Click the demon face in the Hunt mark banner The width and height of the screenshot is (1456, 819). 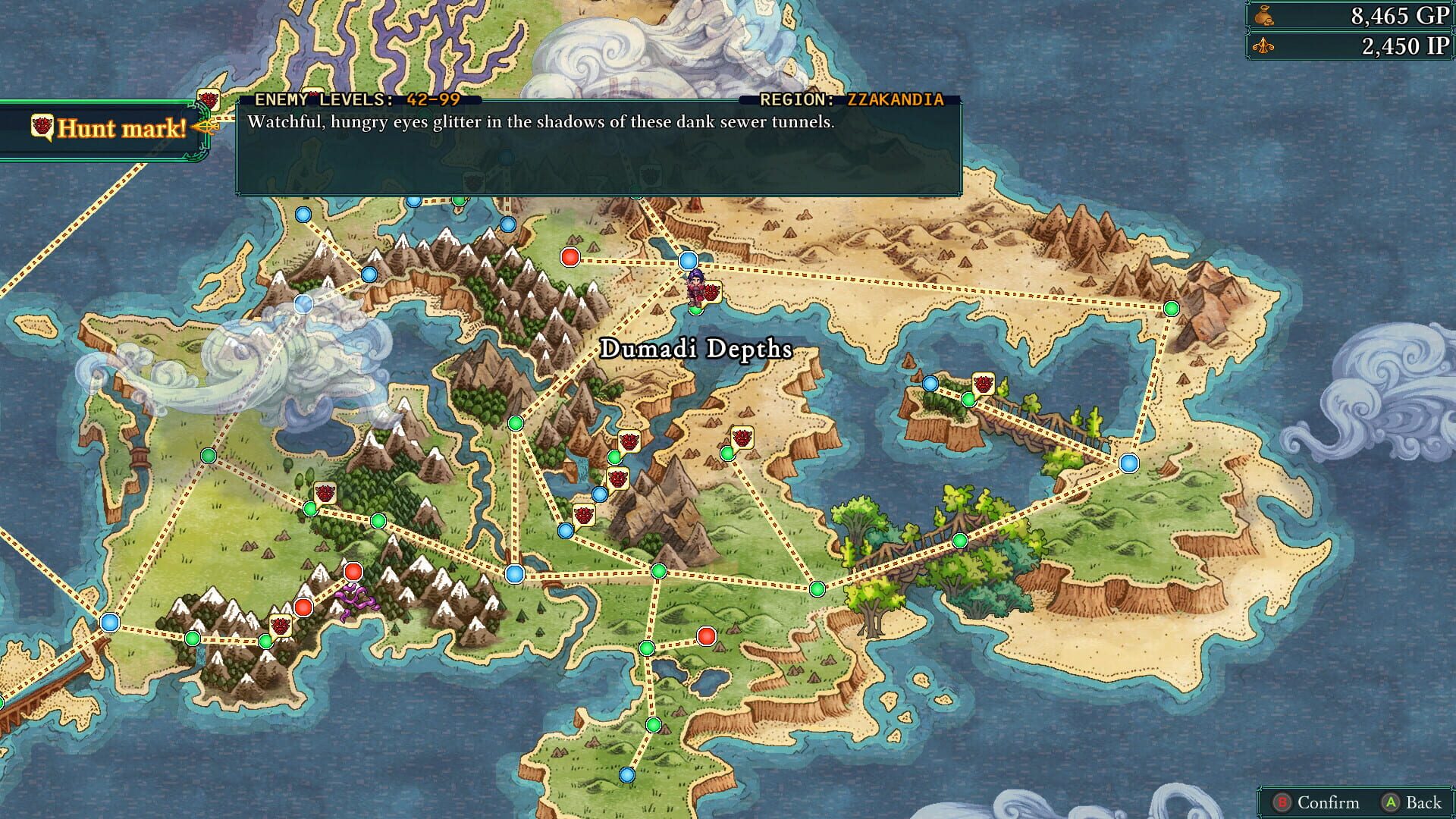click(x=42, y=128)
